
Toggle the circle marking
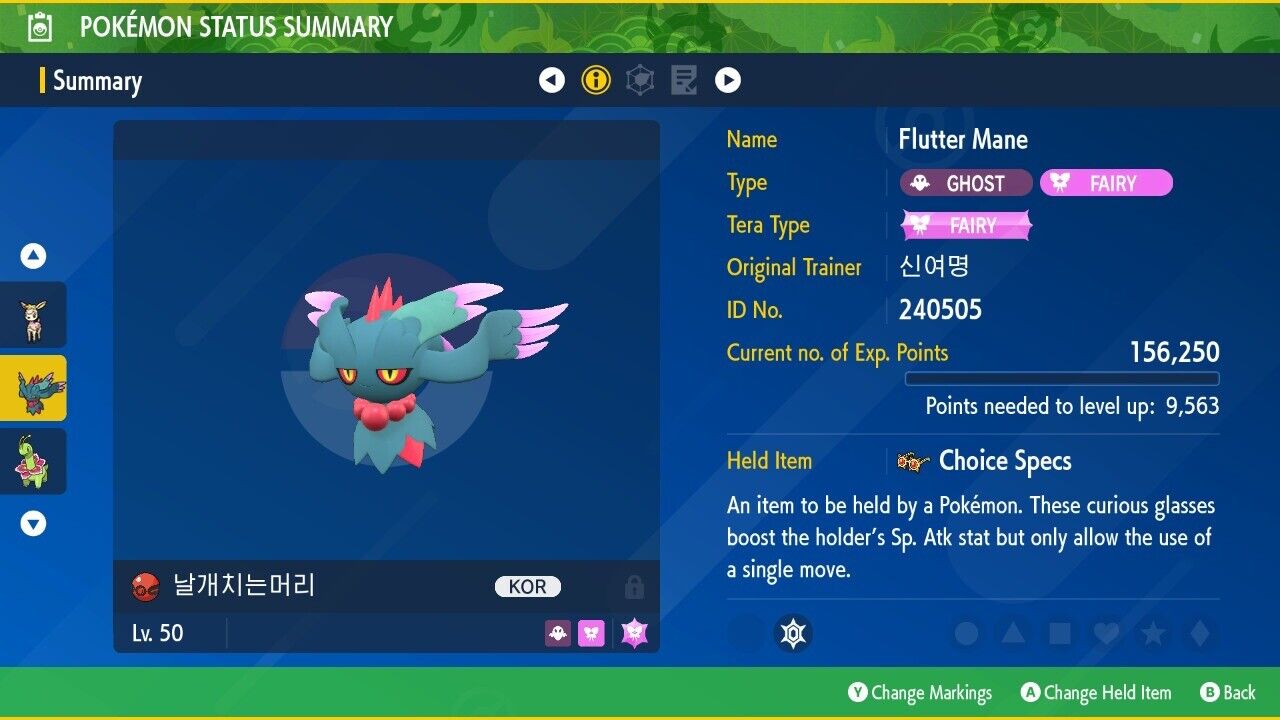pos(966,633)
